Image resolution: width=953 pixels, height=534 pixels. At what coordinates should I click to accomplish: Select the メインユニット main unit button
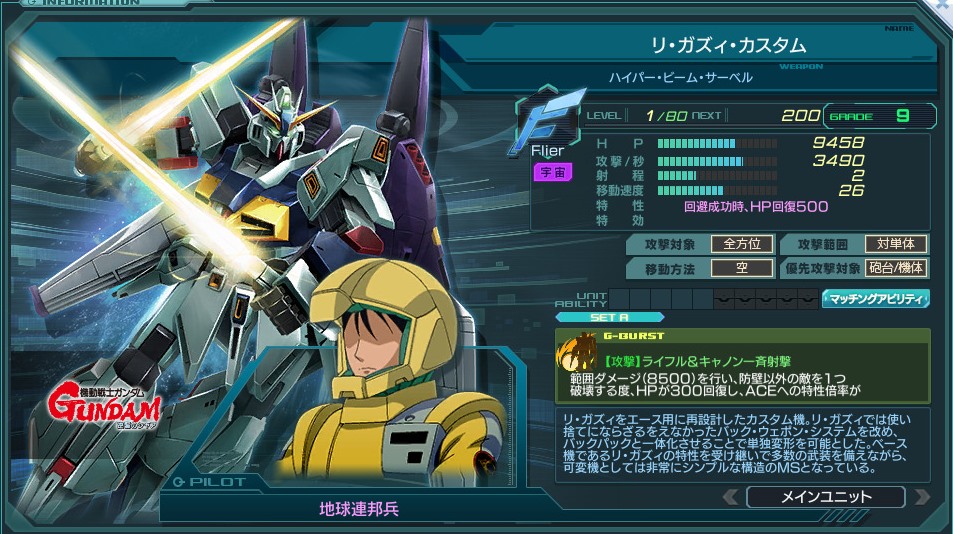(x=825, y=497)
